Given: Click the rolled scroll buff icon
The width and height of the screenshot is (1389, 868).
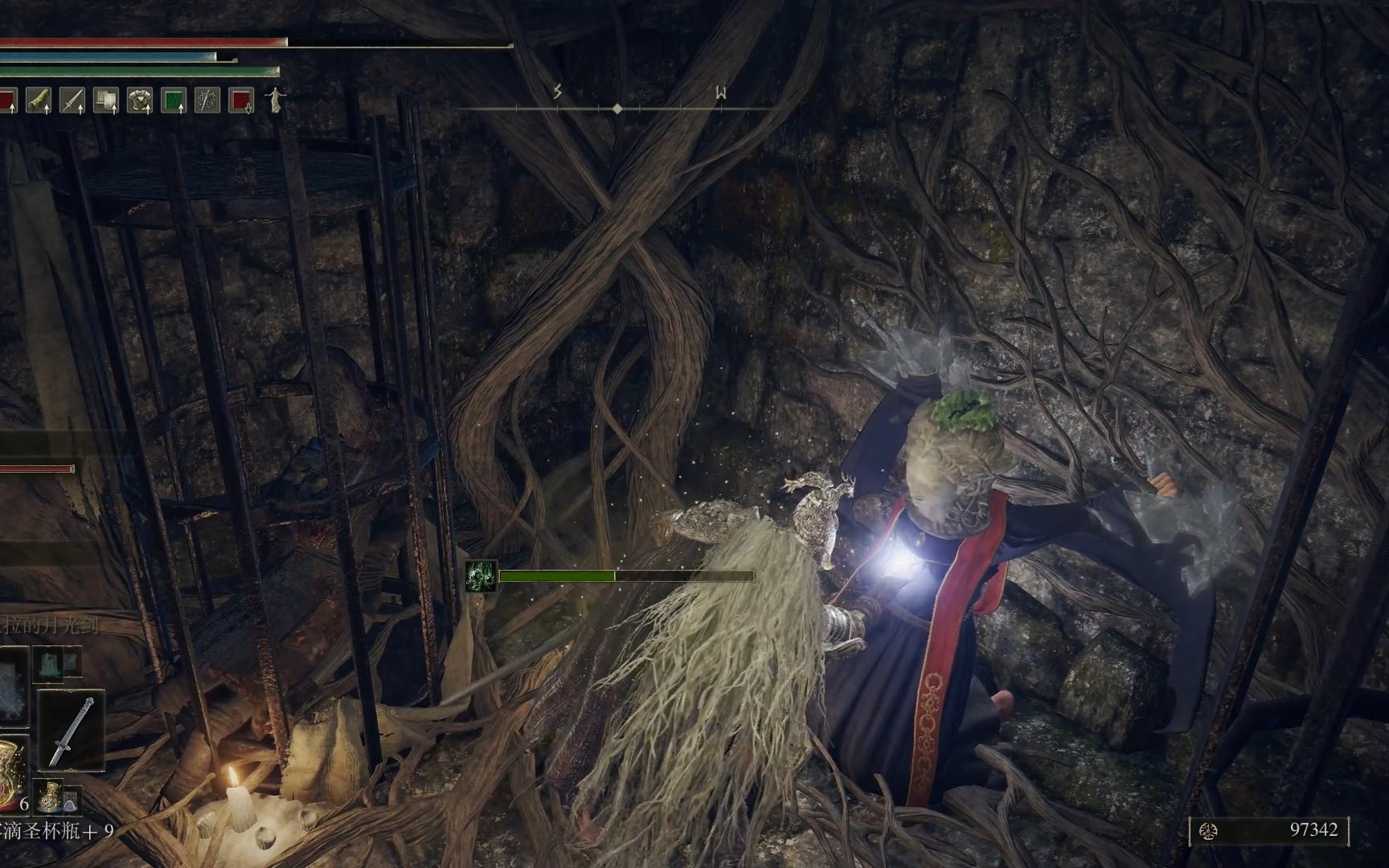Looking at the screenshot, I should pos(39,100).
